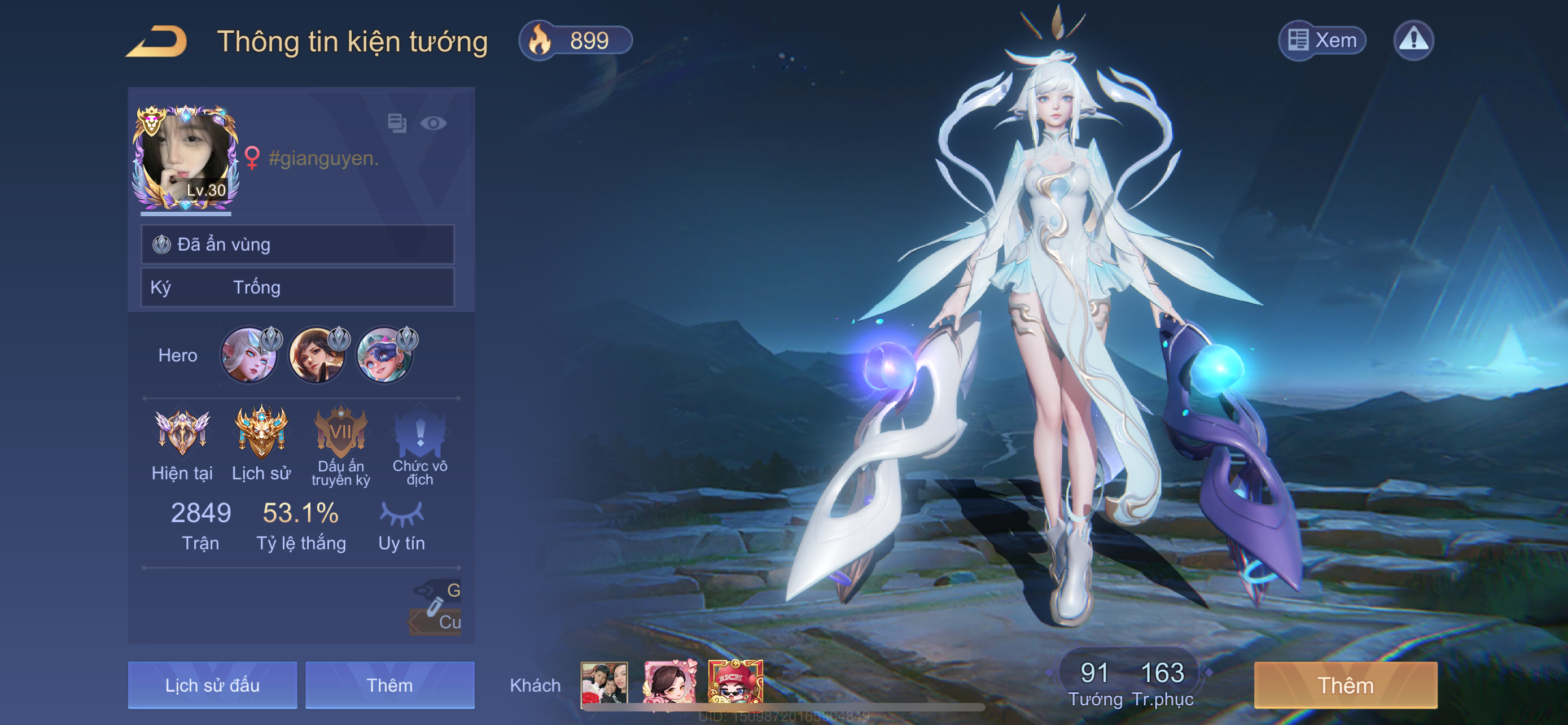Open Lịch sử đấu match history
Image resolution: width=1568 pixels, height=725 pixels.
(212, 685)
